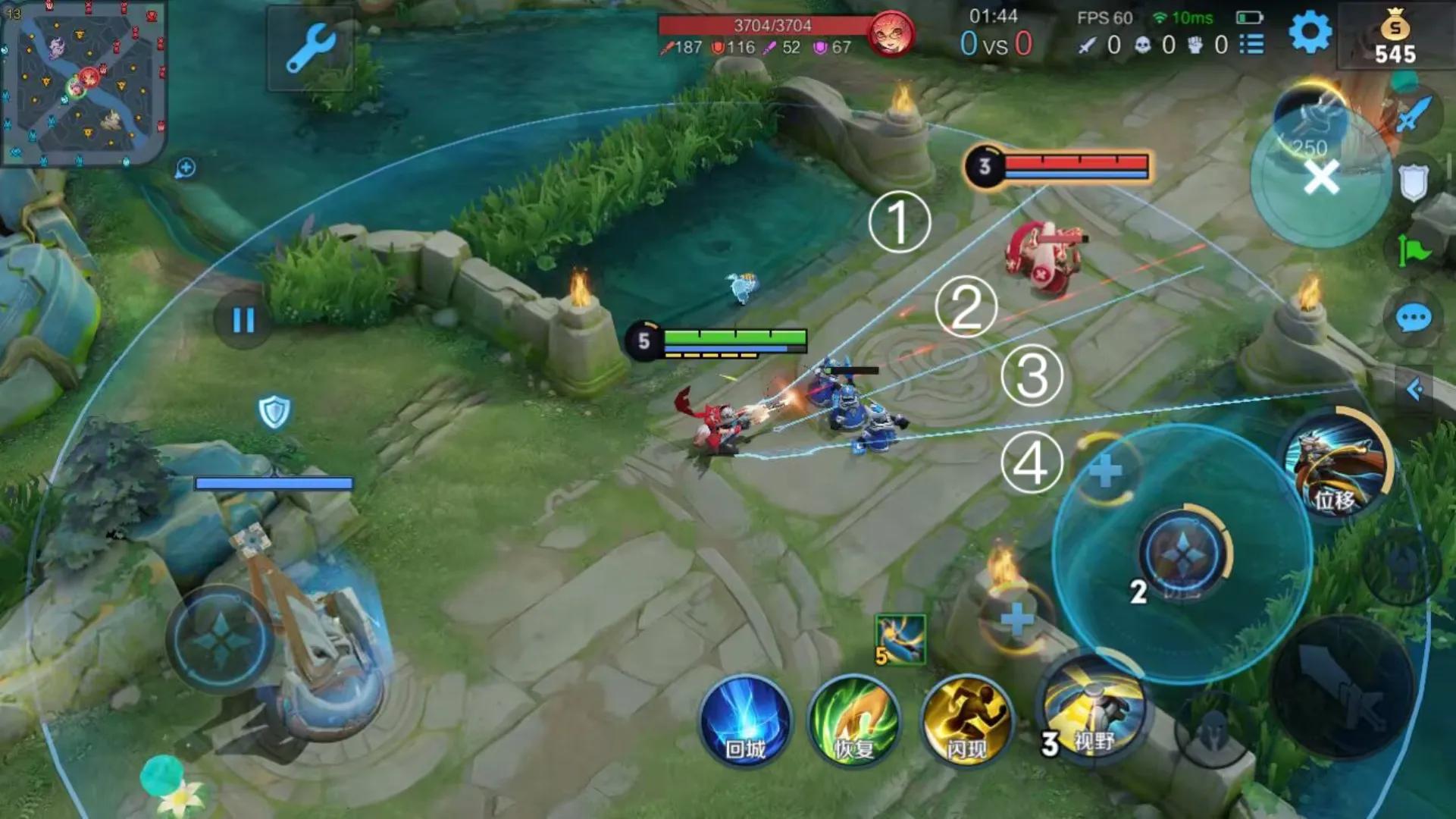Open the quick chat bubble
Screen dimensions: 1456x819
tap(1414, 318)
